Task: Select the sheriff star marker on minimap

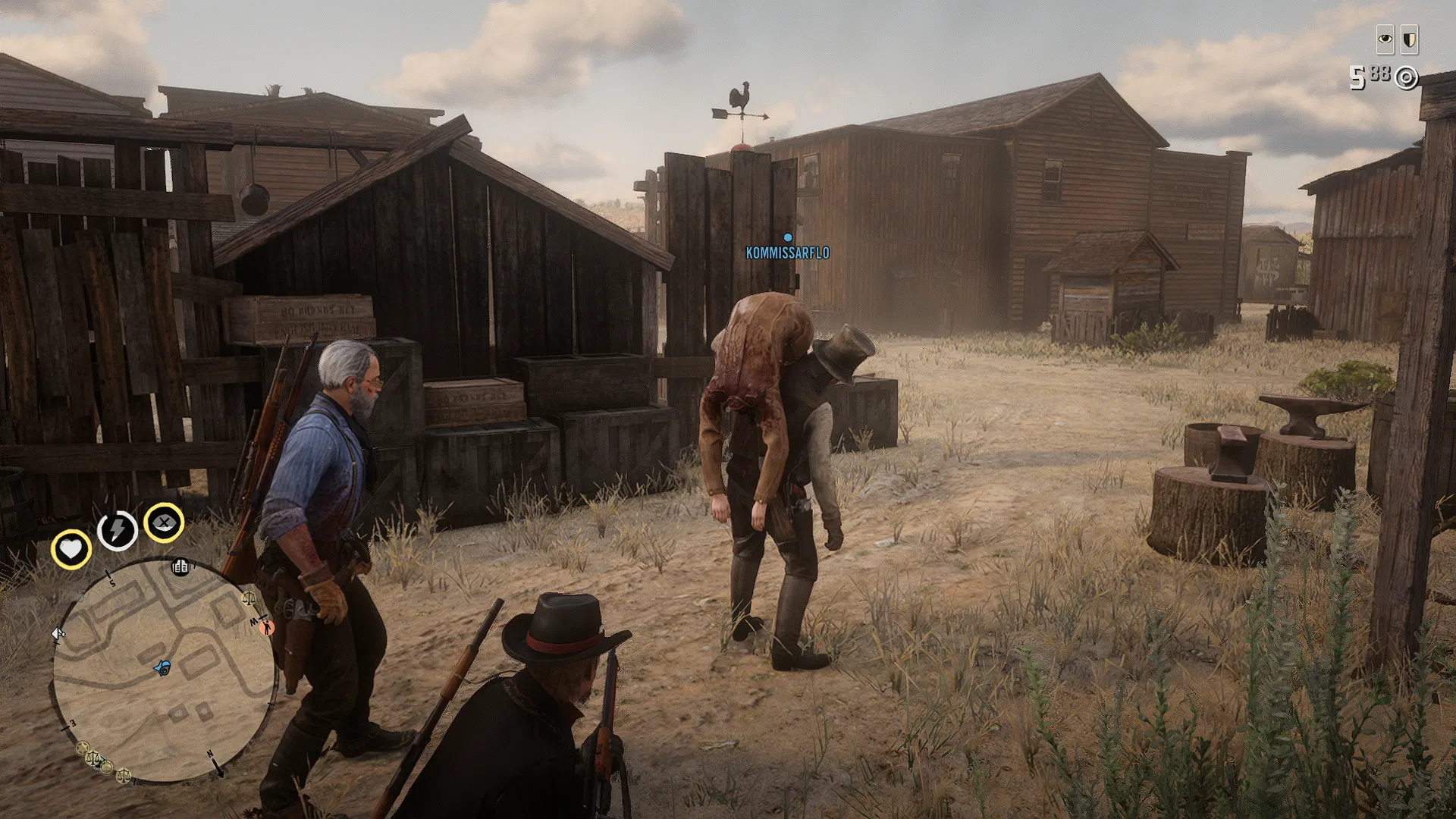Action: pyautogui.click(x=83, y=748)
